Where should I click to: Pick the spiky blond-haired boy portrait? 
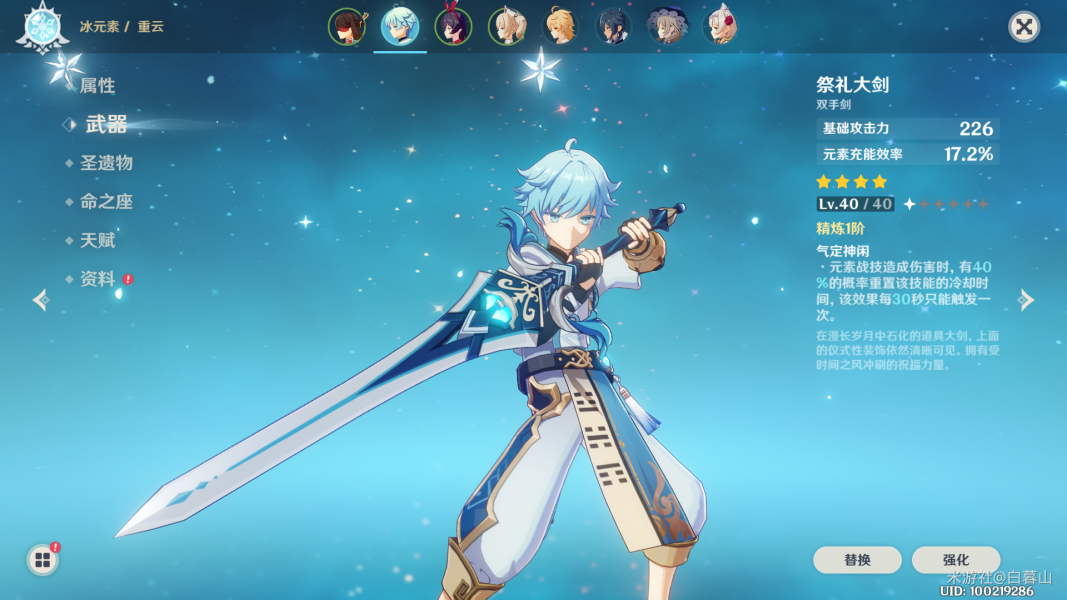(561, 27)
